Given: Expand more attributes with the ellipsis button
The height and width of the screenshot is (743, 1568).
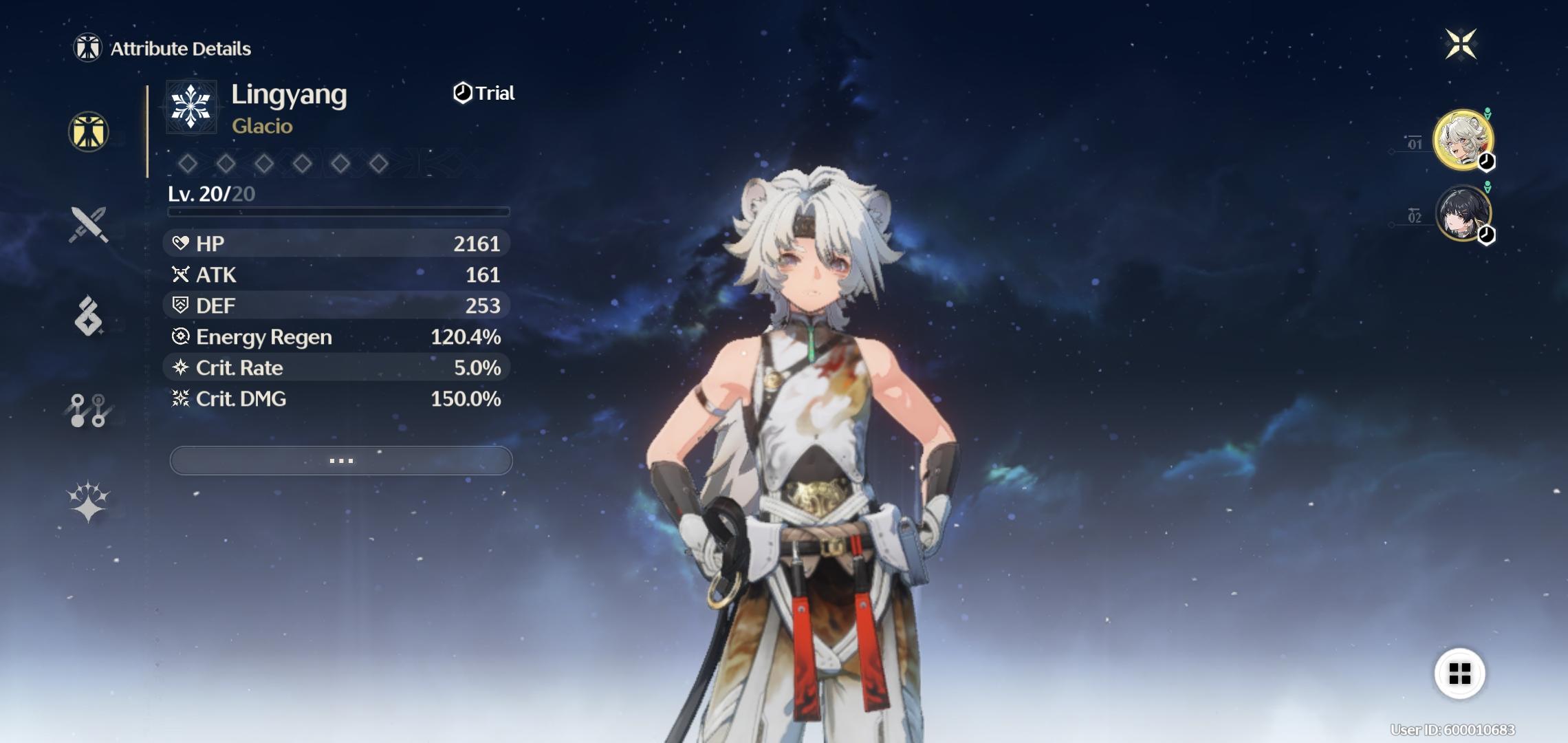Looking at the screenshot, I should [341, 460].
